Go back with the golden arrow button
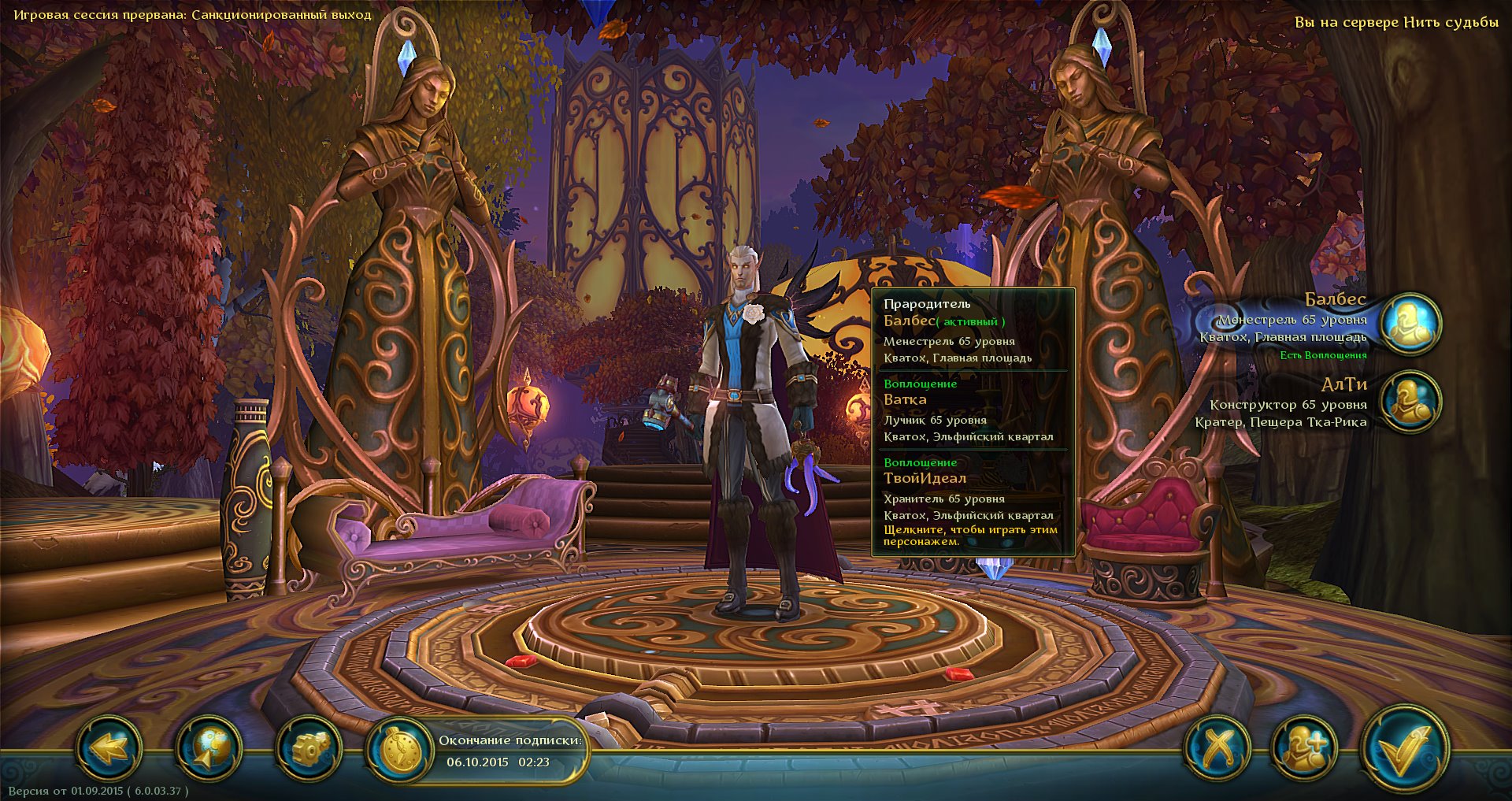The width and height of the screenshot is (1512, 801). [x=109, y=747]
